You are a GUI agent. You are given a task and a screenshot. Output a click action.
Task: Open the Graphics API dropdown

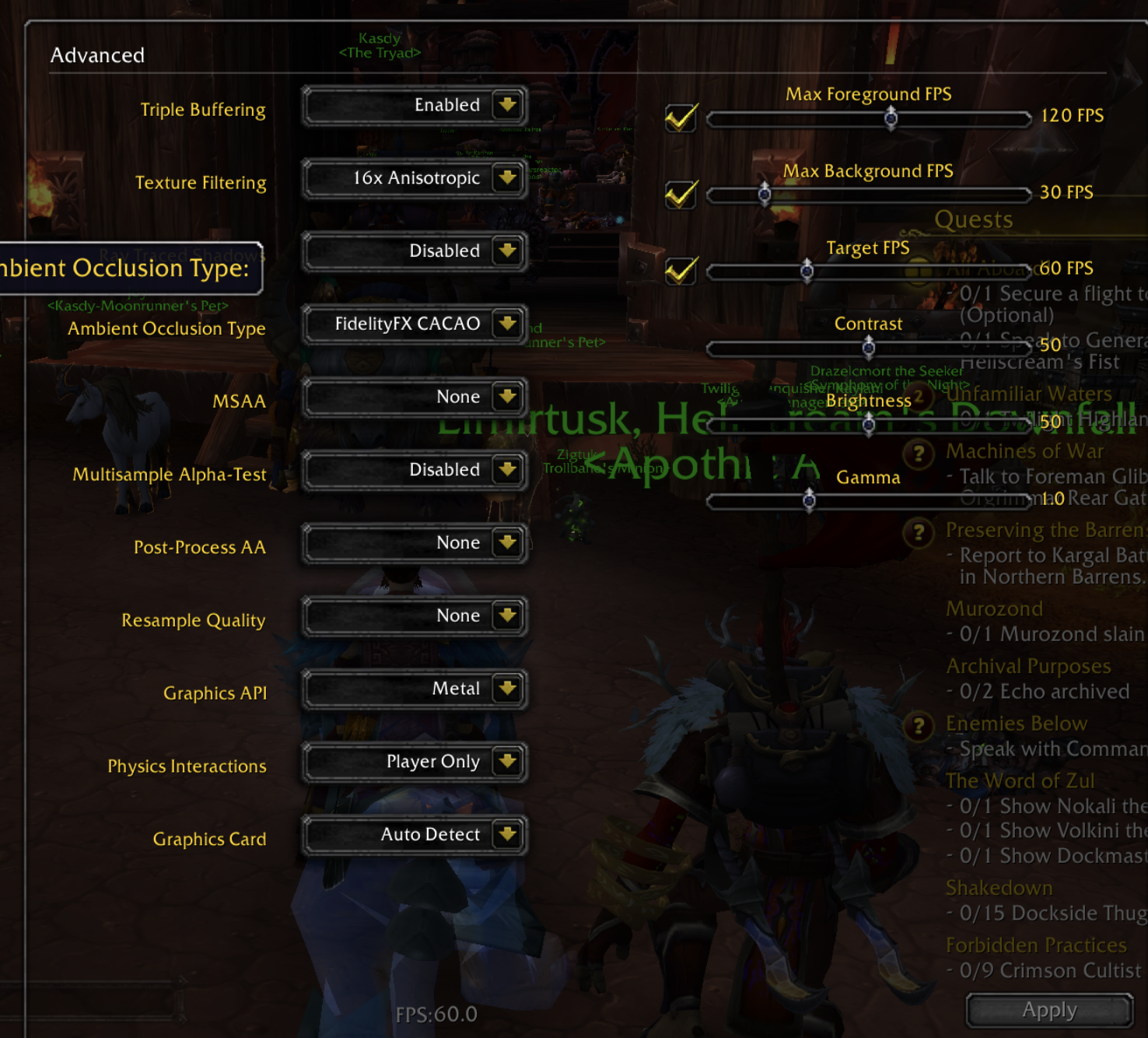pyautogui.click(x=507, y=689)
